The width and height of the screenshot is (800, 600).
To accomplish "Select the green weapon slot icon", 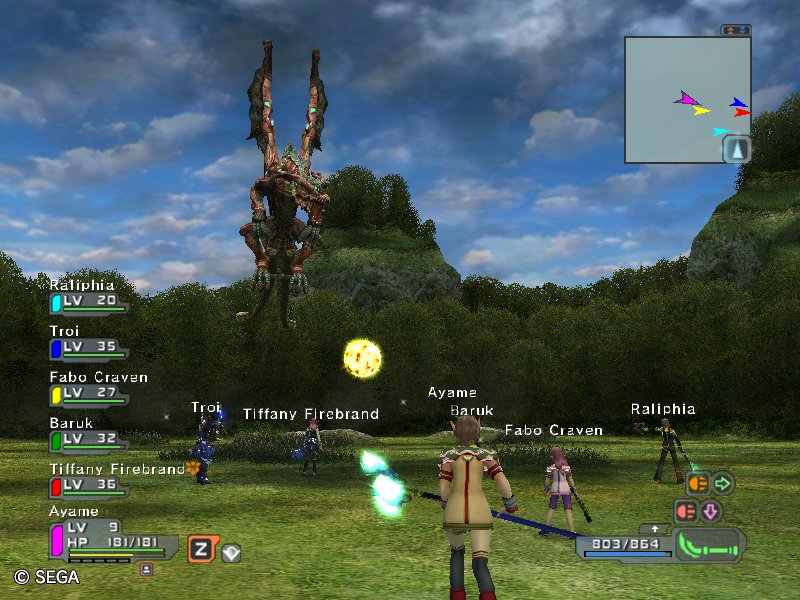I will [x=710, y=545].
